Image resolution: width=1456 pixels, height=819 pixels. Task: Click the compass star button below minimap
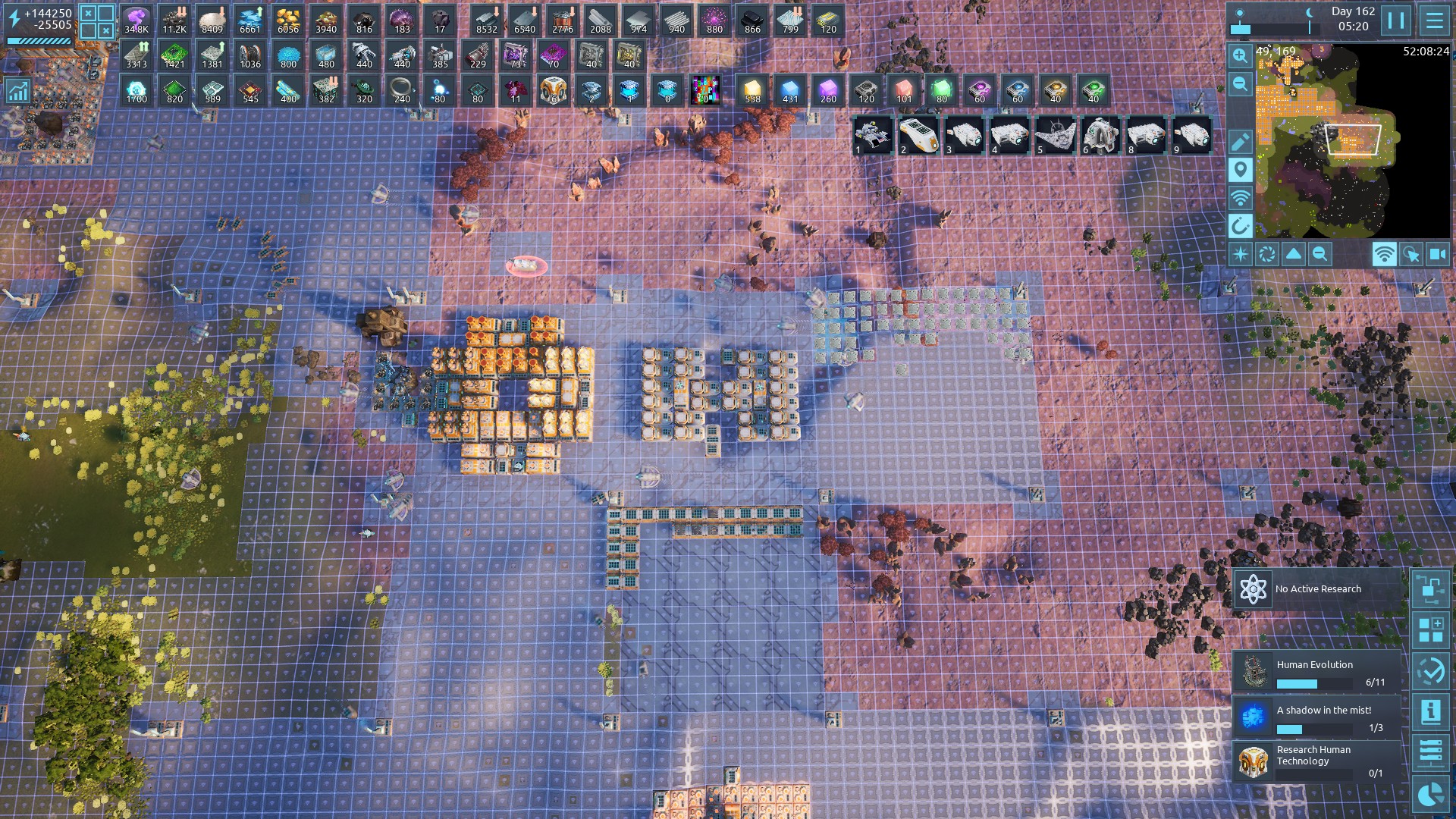pos(1241,255)
